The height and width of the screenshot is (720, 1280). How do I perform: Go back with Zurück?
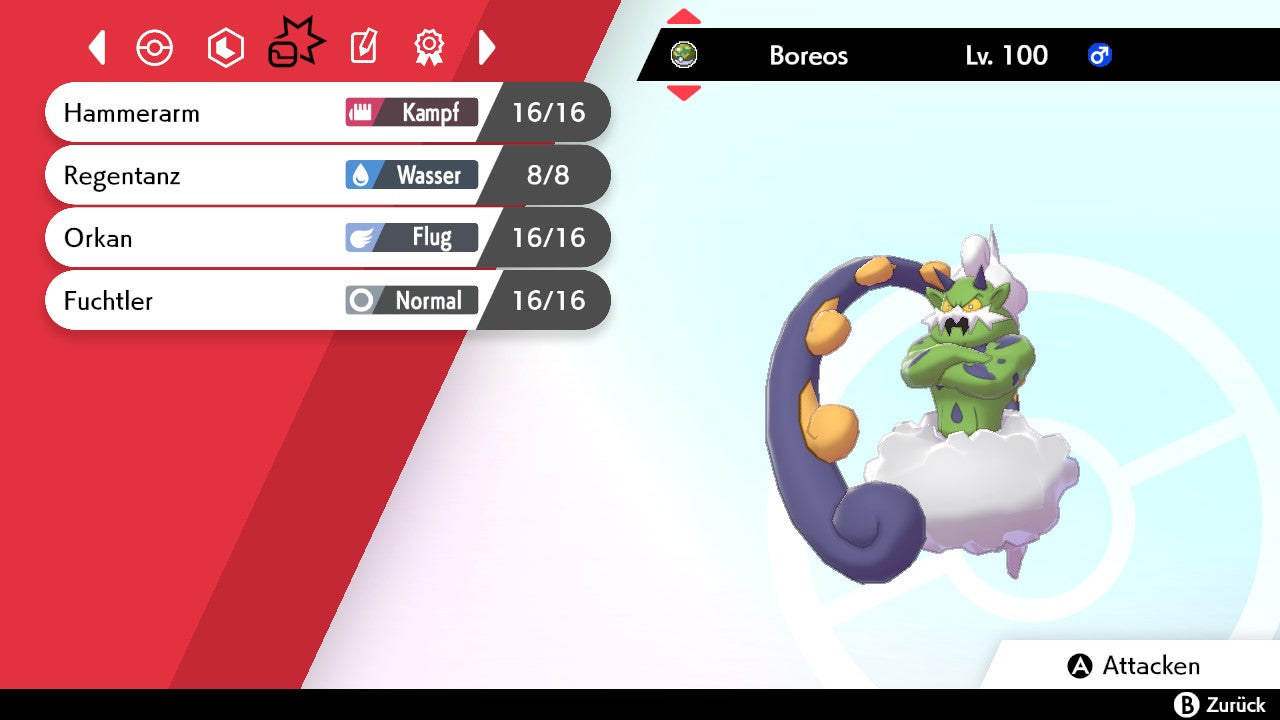click(x=1220, y=705)
